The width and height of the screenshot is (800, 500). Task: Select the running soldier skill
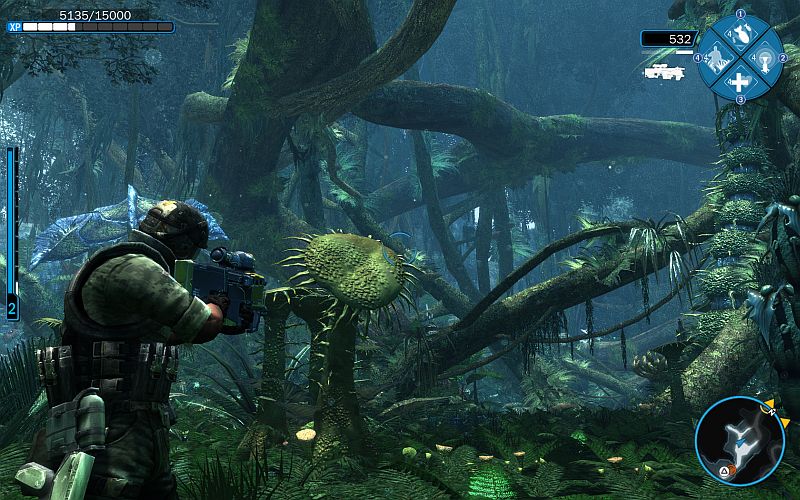[x=717, y=59]
